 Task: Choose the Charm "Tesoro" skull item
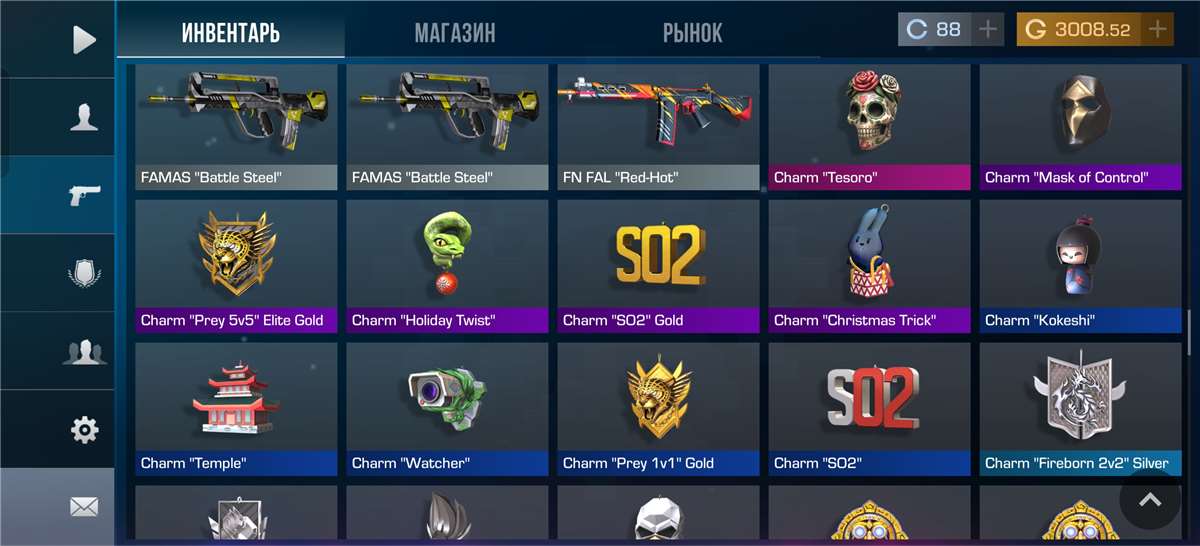(x=869, y=127)
